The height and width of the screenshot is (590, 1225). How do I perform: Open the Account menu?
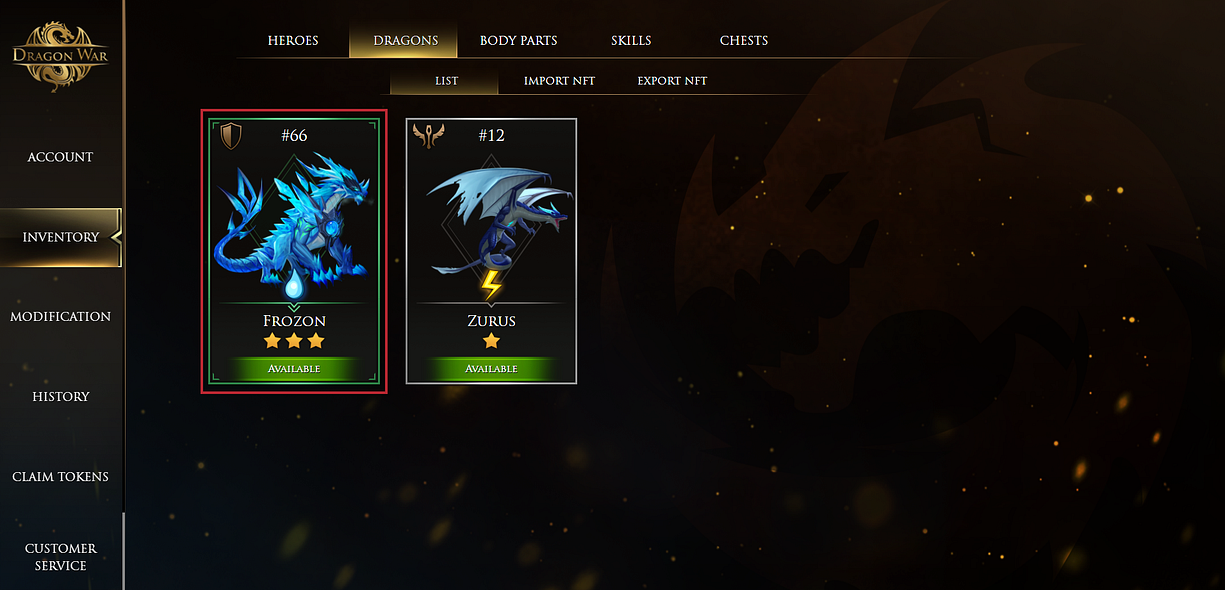(x=60, y=157)
